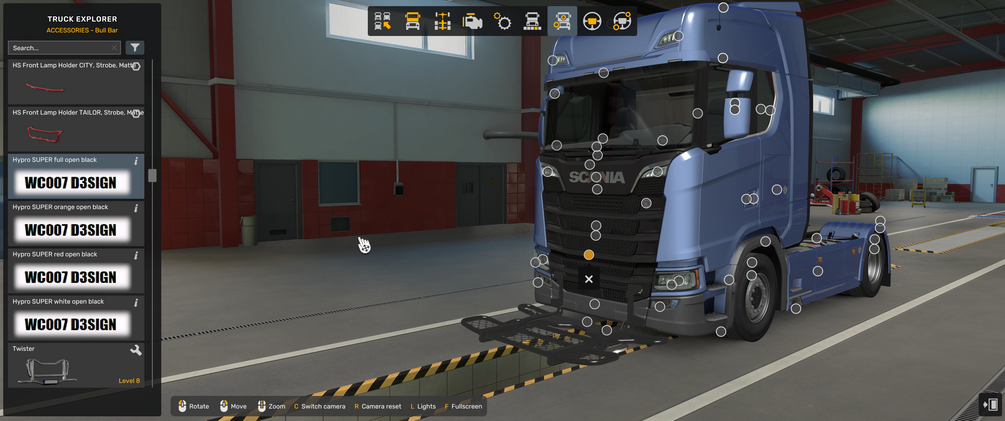Open the truck selection icon in toolbar
Screen dimensions: 1005x421
point(383,21)
